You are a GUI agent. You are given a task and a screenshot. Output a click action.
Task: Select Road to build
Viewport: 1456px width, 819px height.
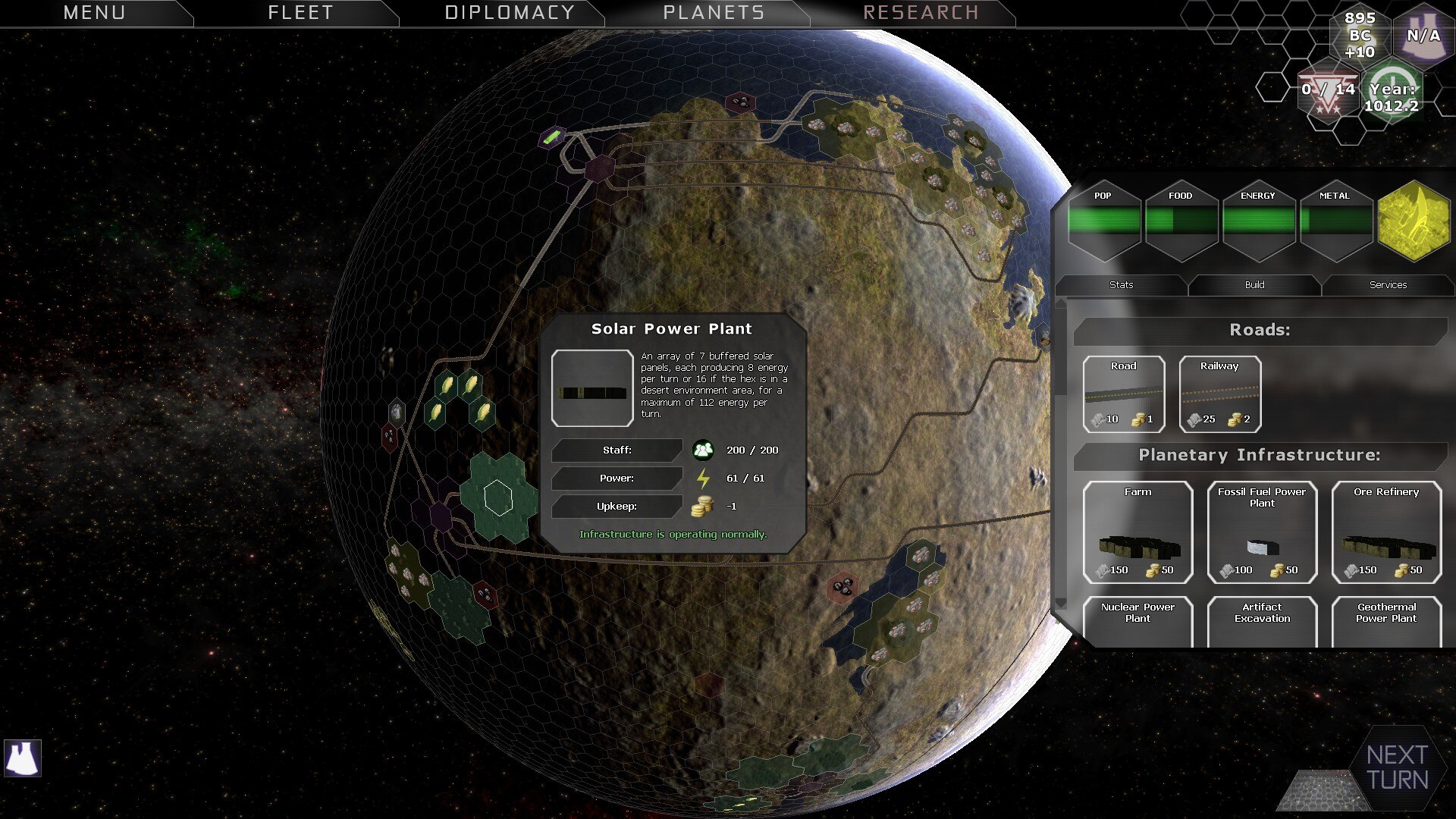[1123, 394]
